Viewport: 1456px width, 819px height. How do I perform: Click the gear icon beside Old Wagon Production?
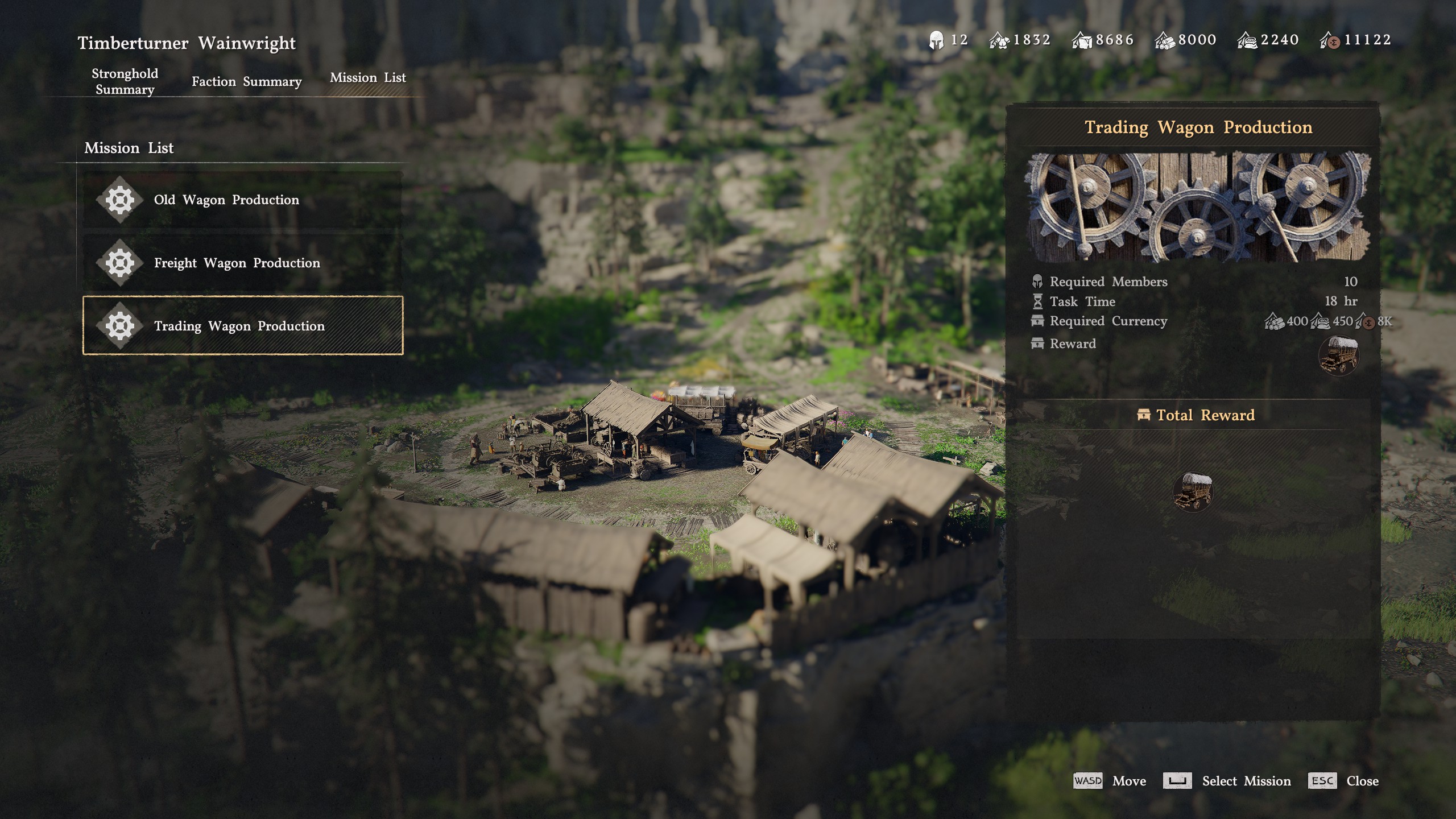coord(121,199)
